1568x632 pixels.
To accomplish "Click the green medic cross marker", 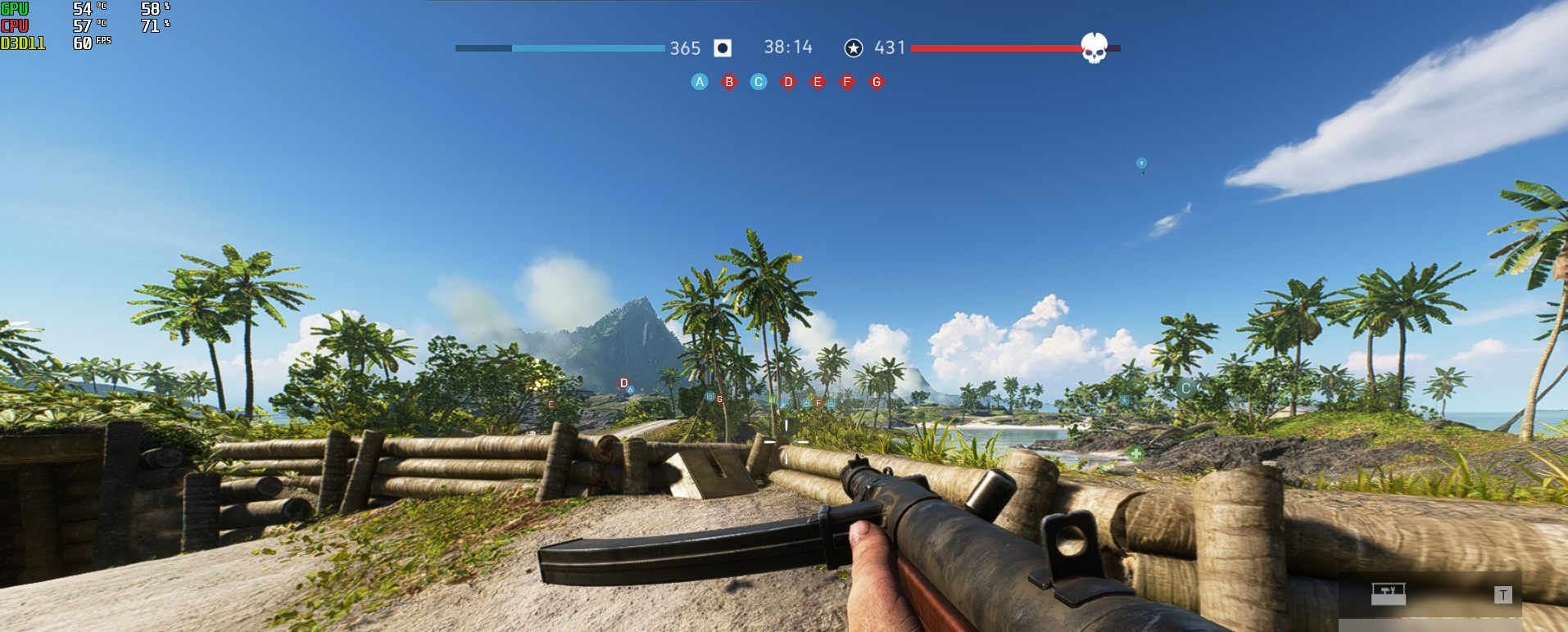I will 1135,453.
